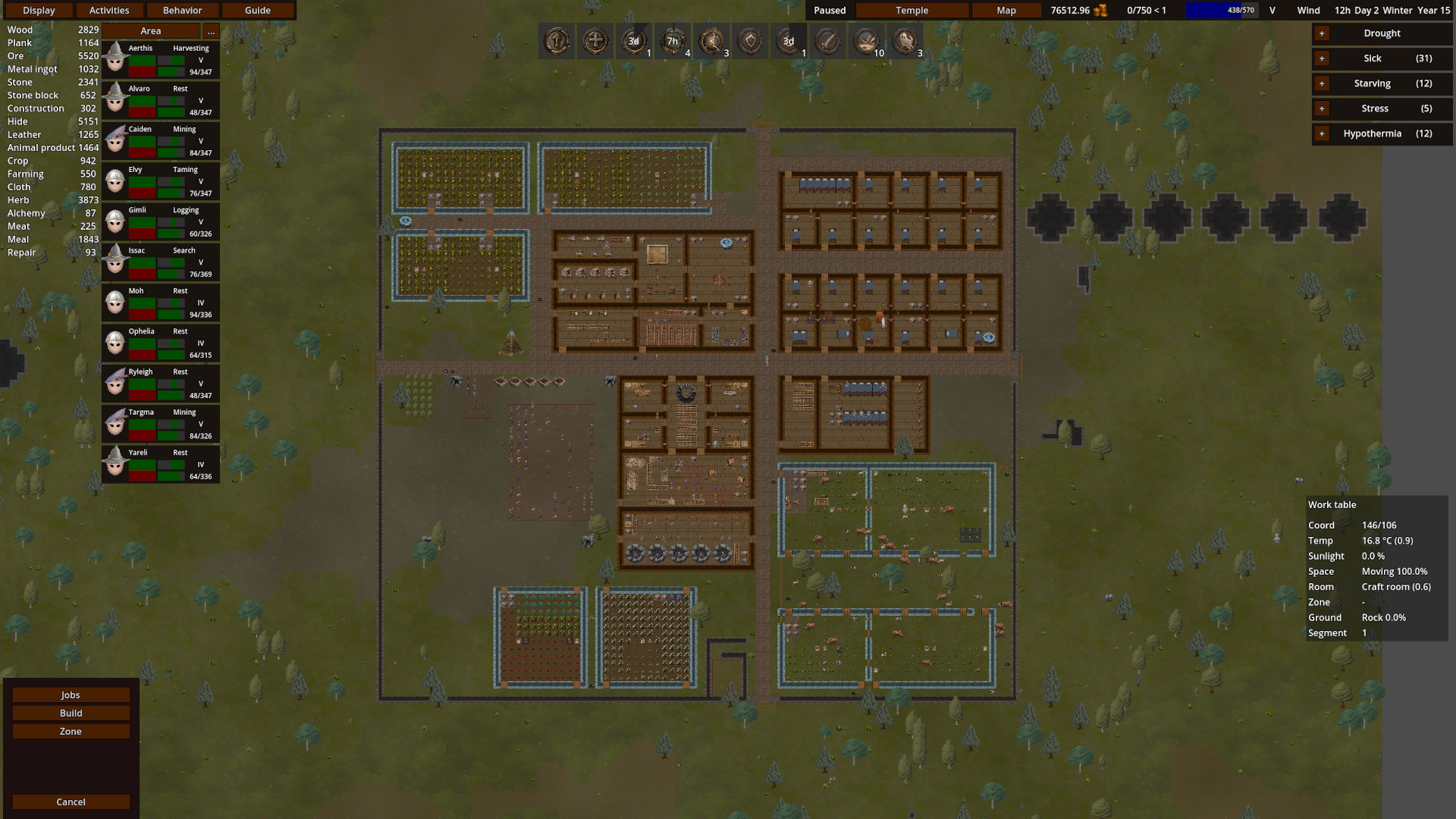The height and width of the screenshot is (819, 1456).
Task: Click the shield buff icon
Action: pos(751,42)
